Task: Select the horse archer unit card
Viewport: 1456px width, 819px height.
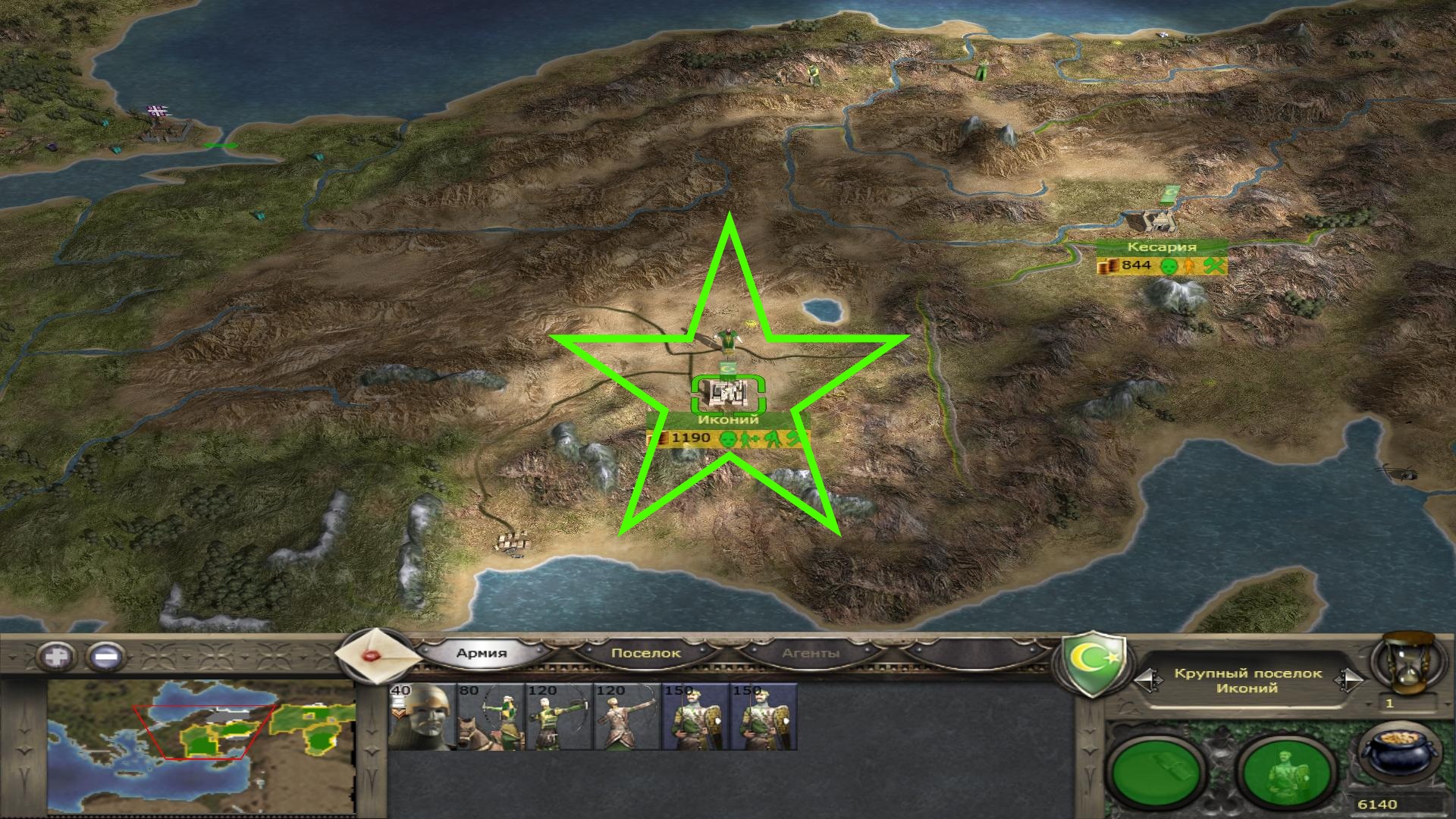Action: [491, 717]
